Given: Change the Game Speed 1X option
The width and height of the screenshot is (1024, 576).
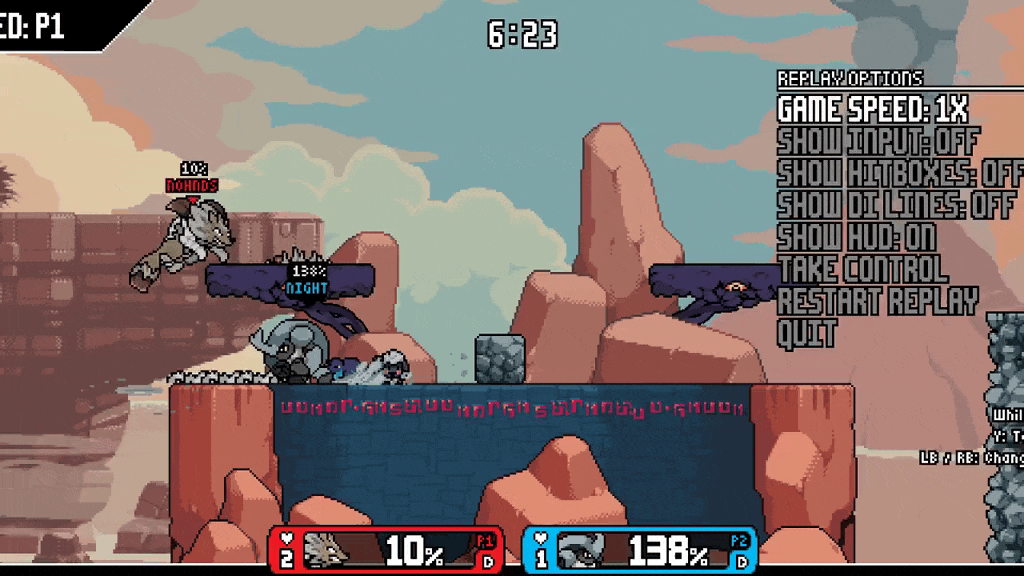Looking at the screenshot, I should pyautogui.click(x=872, y=109).
